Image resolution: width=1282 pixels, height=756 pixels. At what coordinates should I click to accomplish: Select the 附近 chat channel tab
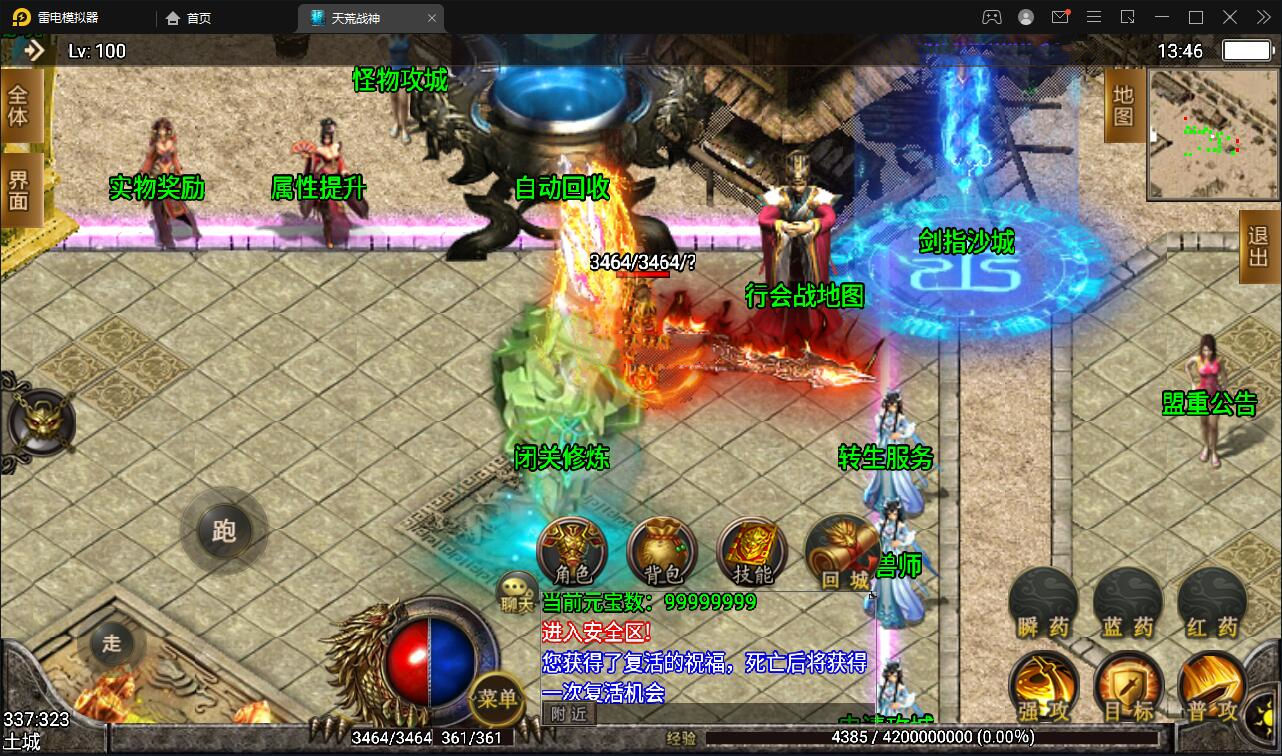(567, 714)
